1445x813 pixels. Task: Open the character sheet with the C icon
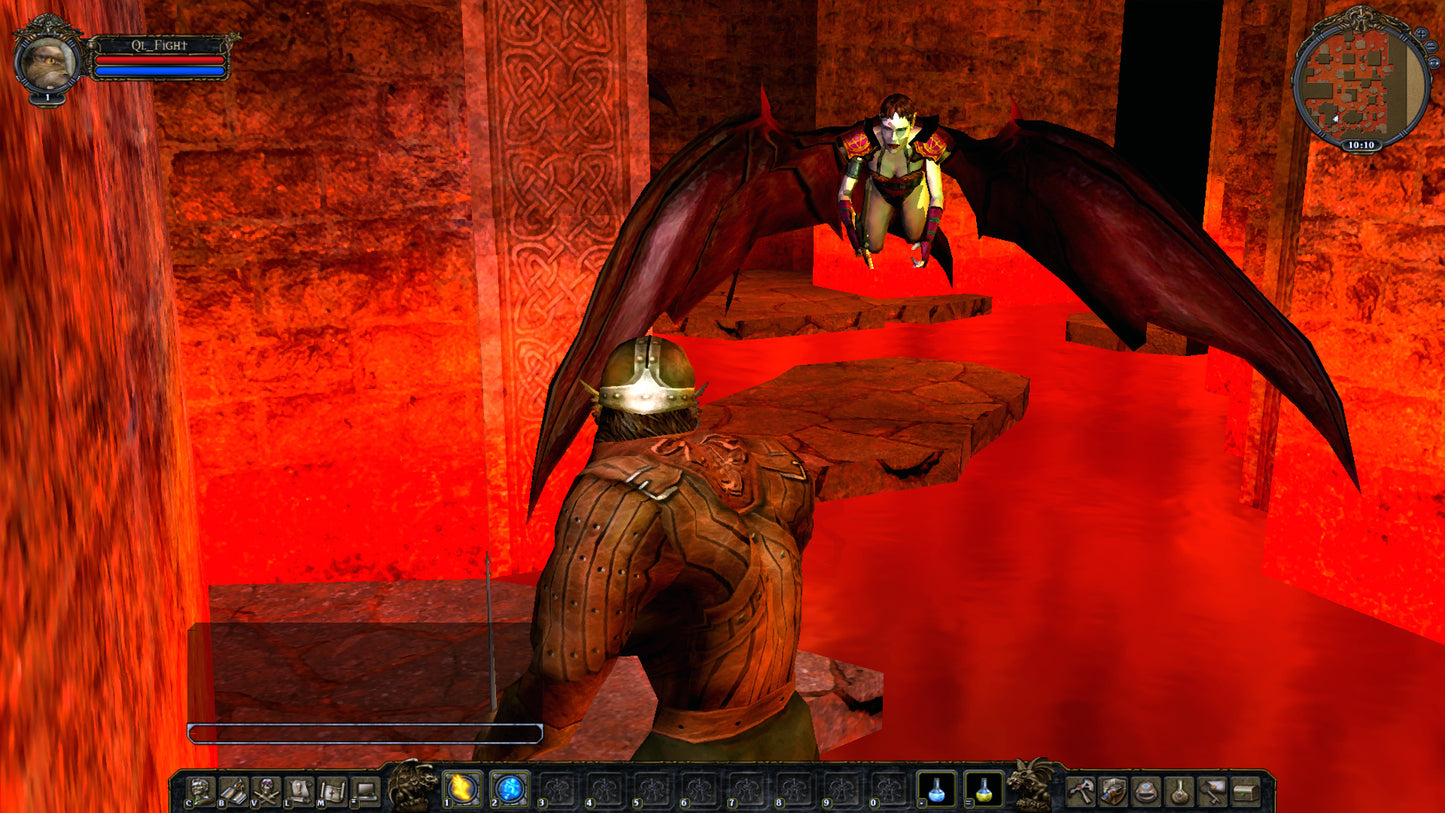click(x=201, y=791)
